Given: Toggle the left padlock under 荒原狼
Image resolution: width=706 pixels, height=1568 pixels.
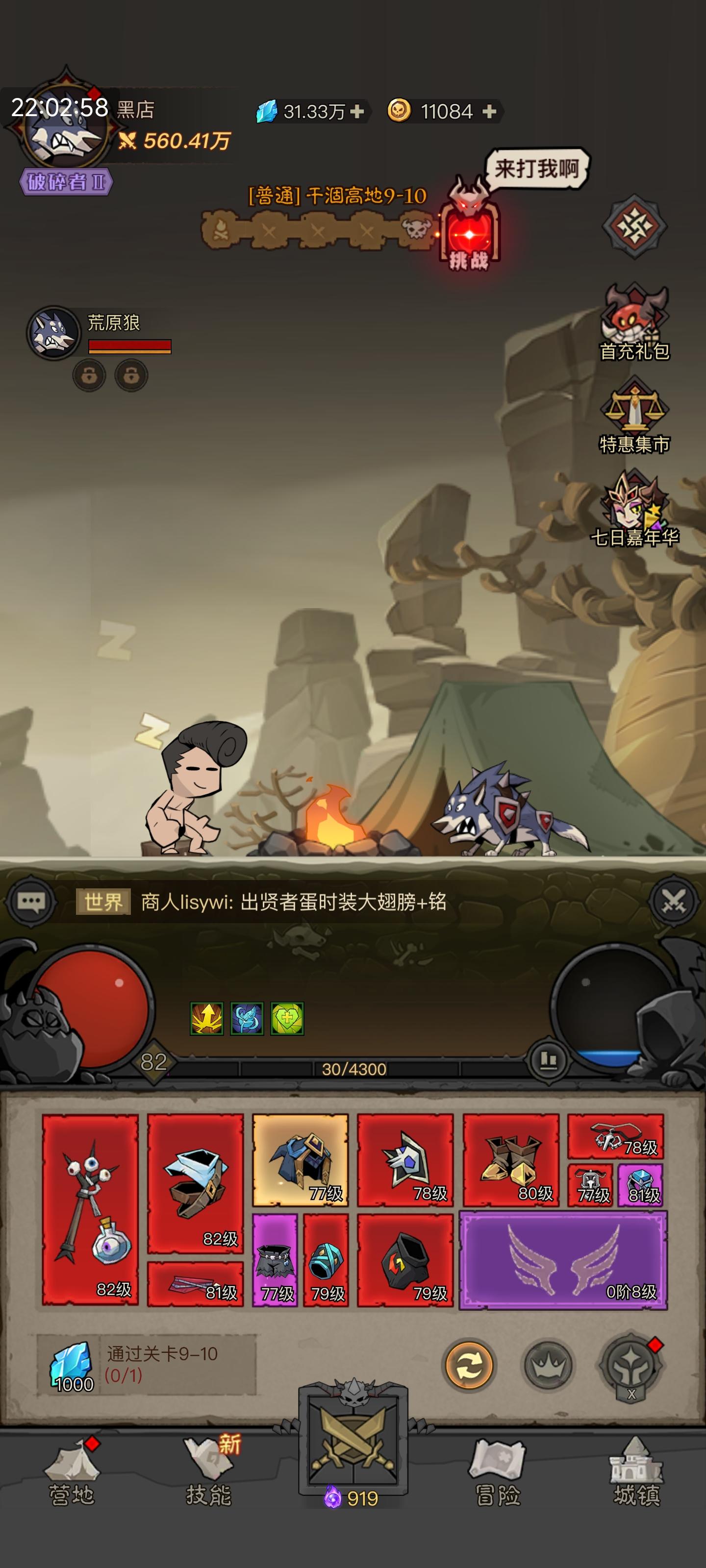Looking at the screenshot, I should 89,374.
